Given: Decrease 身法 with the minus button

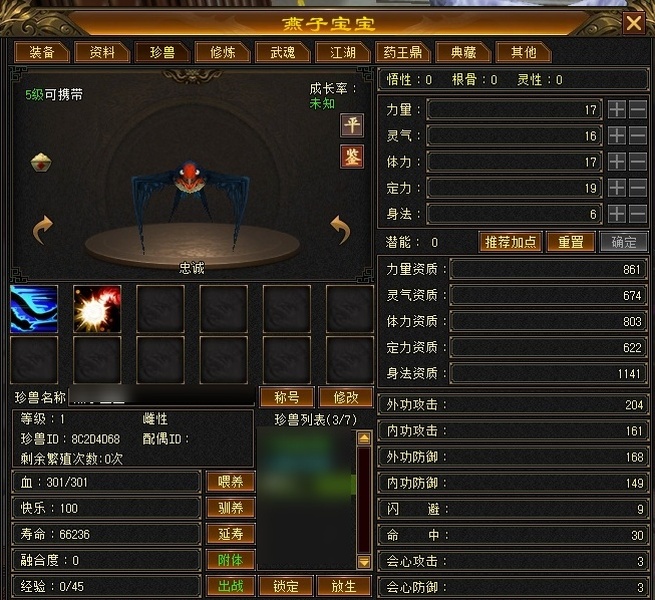Looking at the screenshot, I should tap(638, 213).
